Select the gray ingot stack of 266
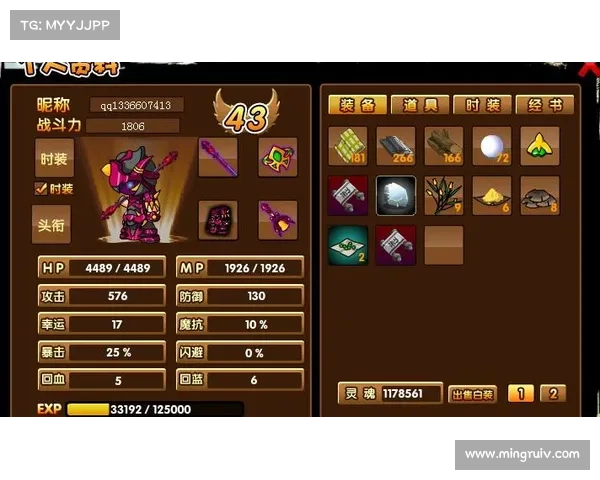The width and height of the screenshot is (600, 480). click(x=396, y=146)
